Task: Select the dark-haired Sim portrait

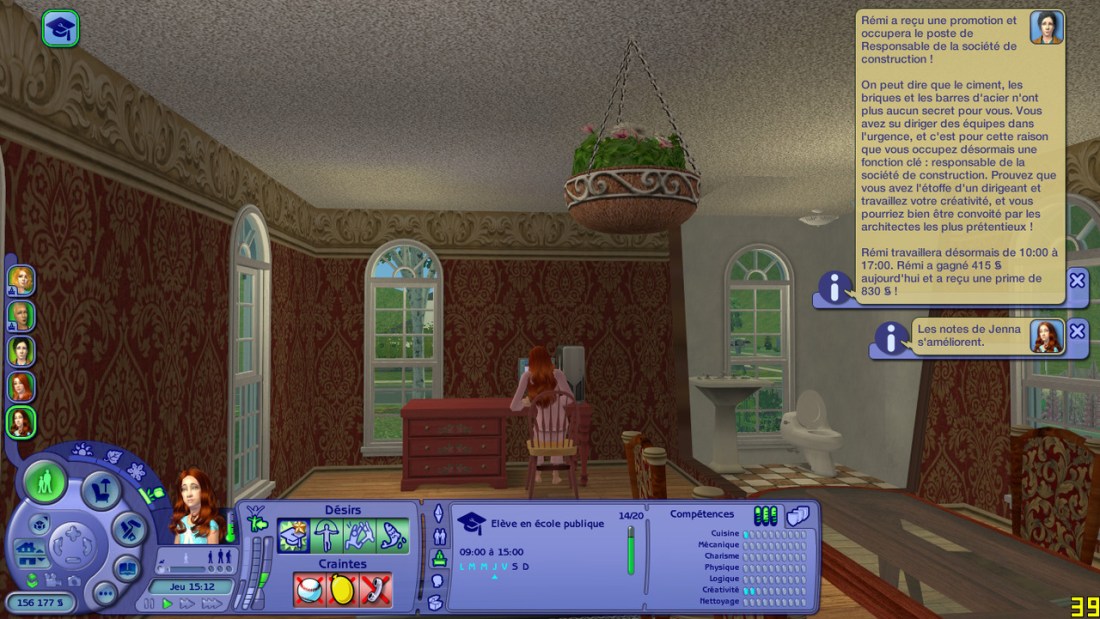Action: pyautogui.click(x=21, y=351)
